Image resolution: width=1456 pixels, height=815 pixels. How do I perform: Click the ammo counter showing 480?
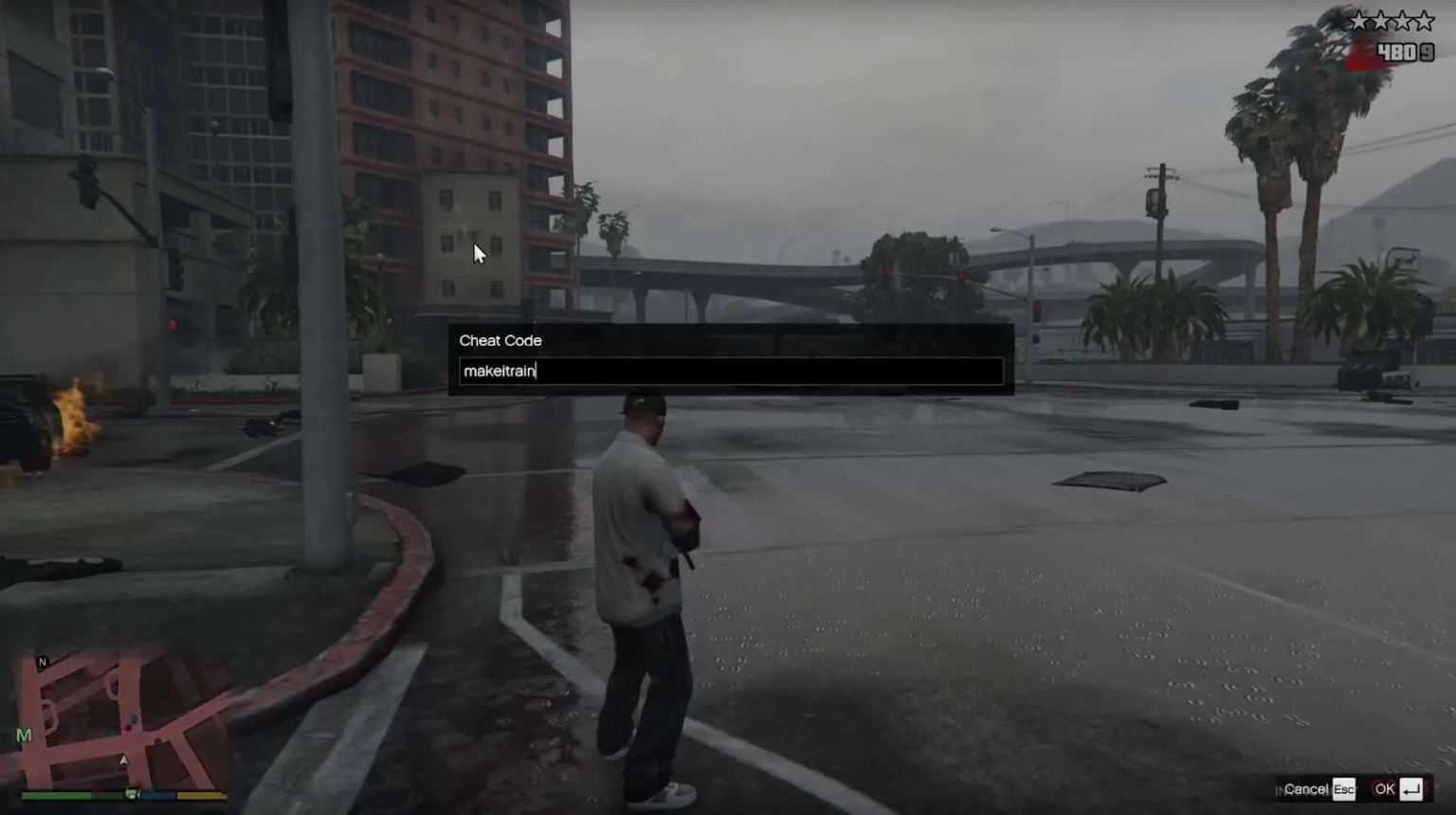1397,50
